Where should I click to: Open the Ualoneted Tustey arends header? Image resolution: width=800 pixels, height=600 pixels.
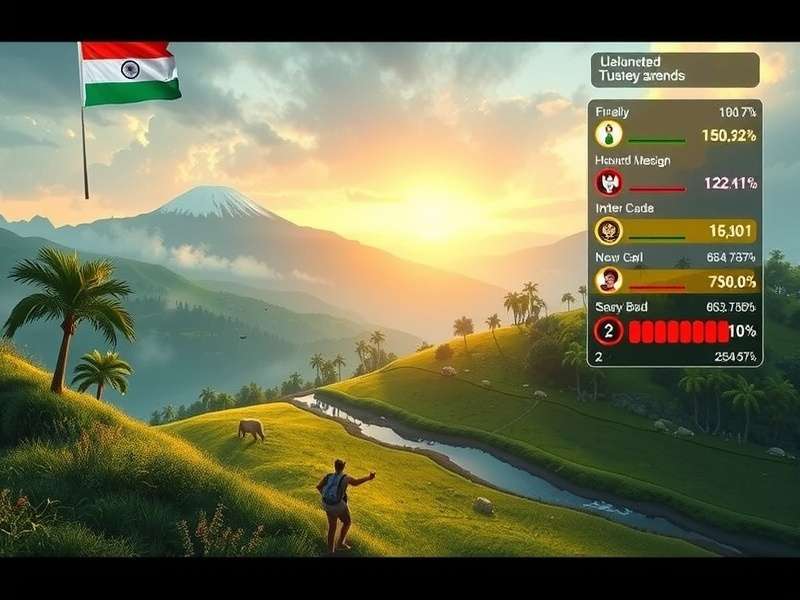(674, 70)
